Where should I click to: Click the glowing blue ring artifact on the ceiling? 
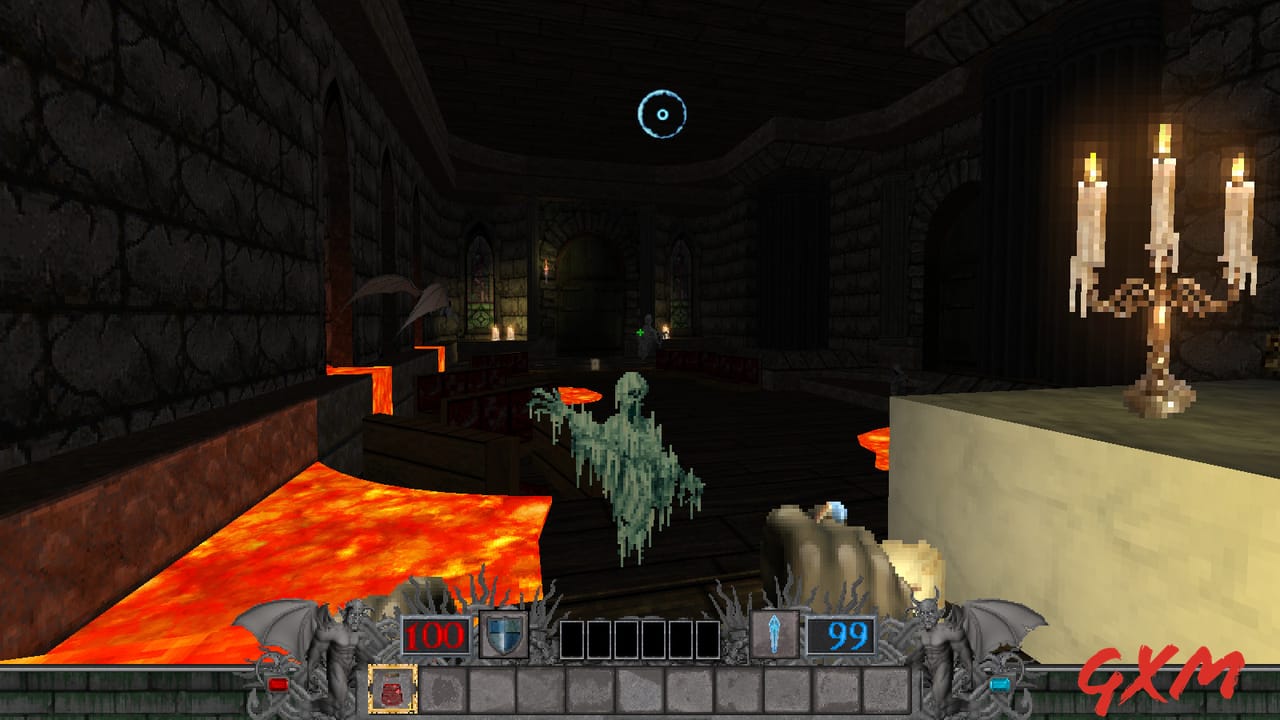tap(660, 116)
